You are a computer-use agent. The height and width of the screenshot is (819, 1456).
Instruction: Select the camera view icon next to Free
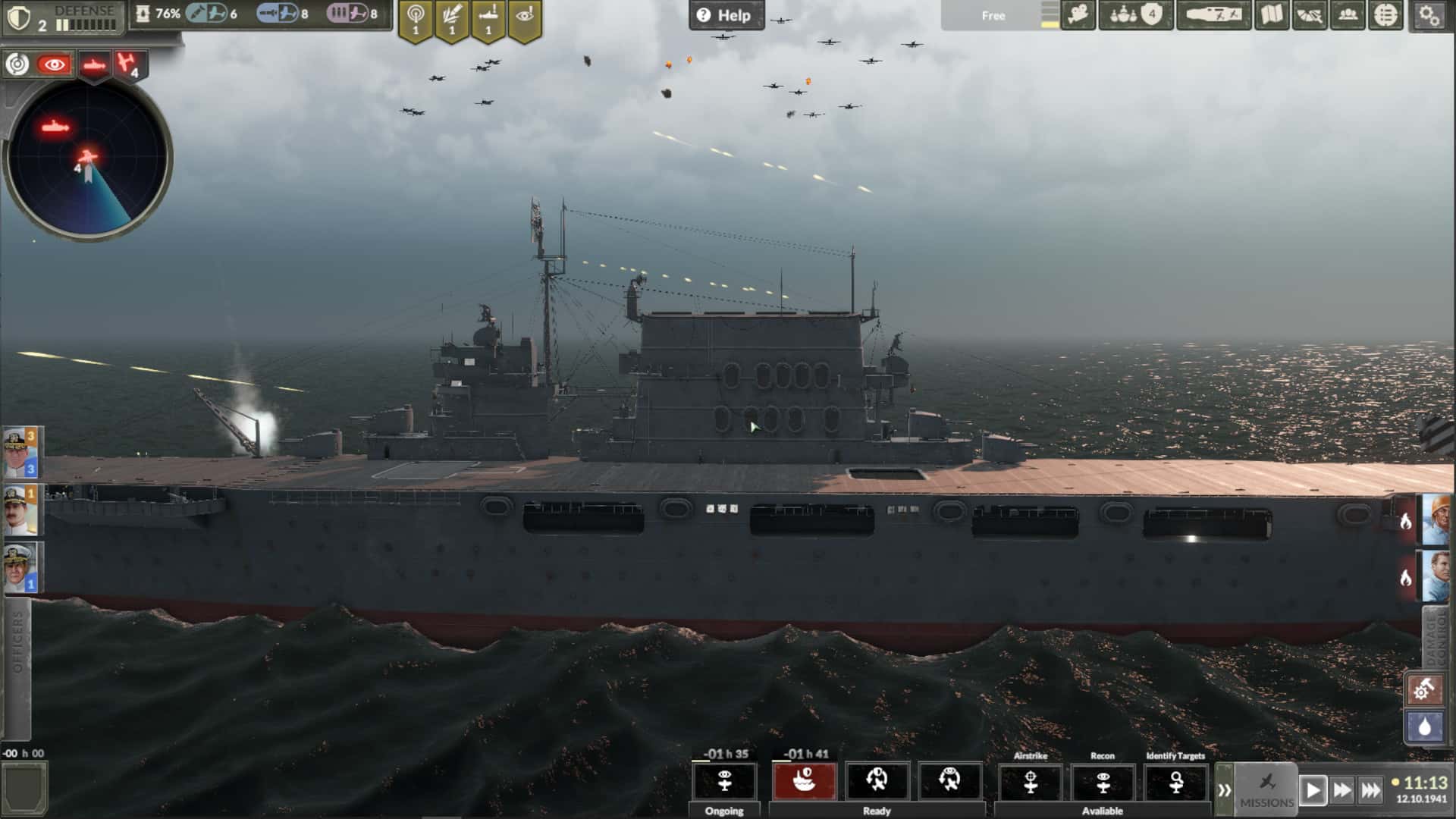click(x=1077, y=14)
